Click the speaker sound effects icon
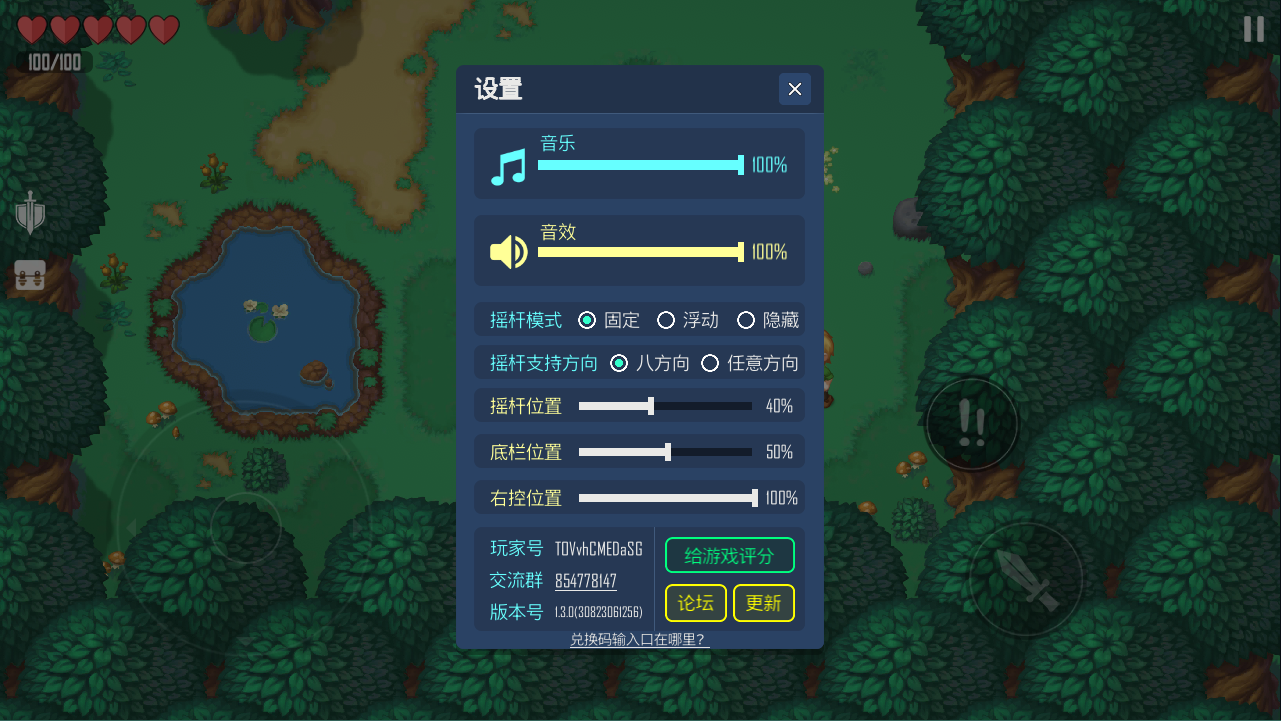 [509, 251]
